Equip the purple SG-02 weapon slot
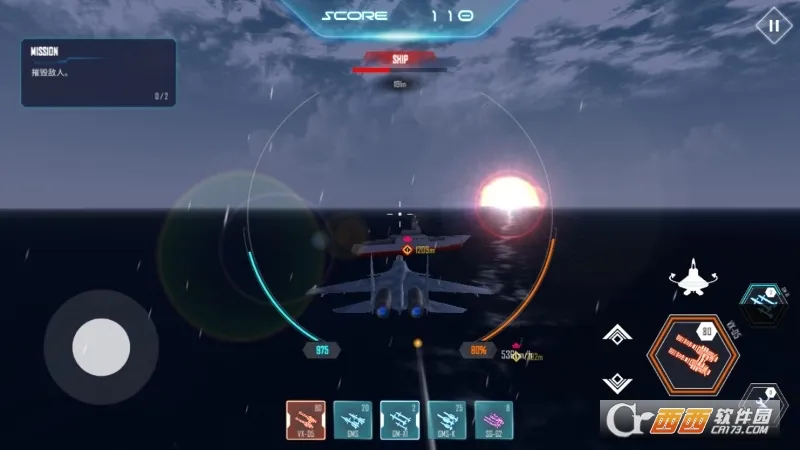The height and width of the screenshot is (450, 800). click(x=495, y=420)
